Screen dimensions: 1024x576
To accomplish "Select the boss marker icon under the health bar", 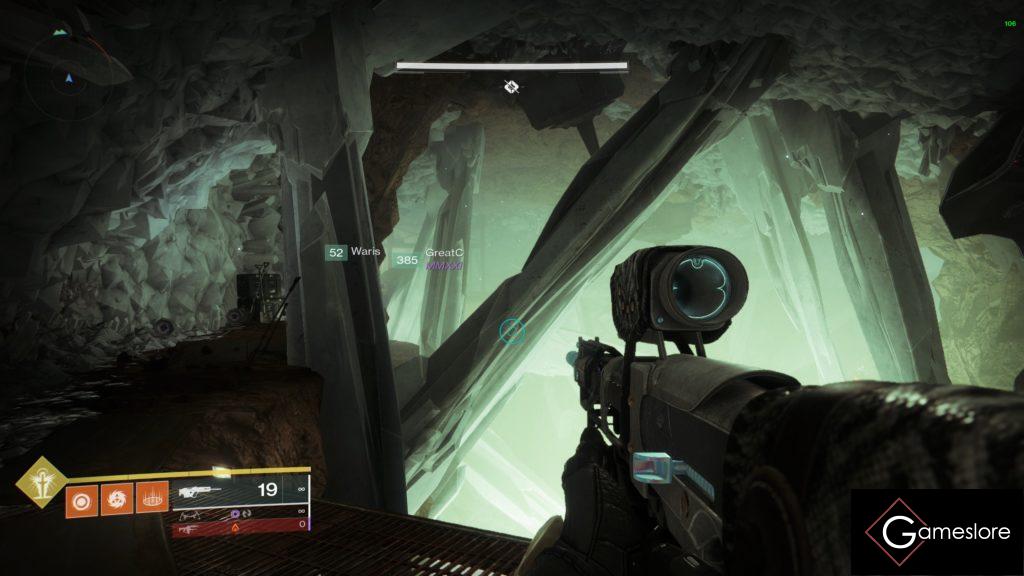I will (511, 87).
